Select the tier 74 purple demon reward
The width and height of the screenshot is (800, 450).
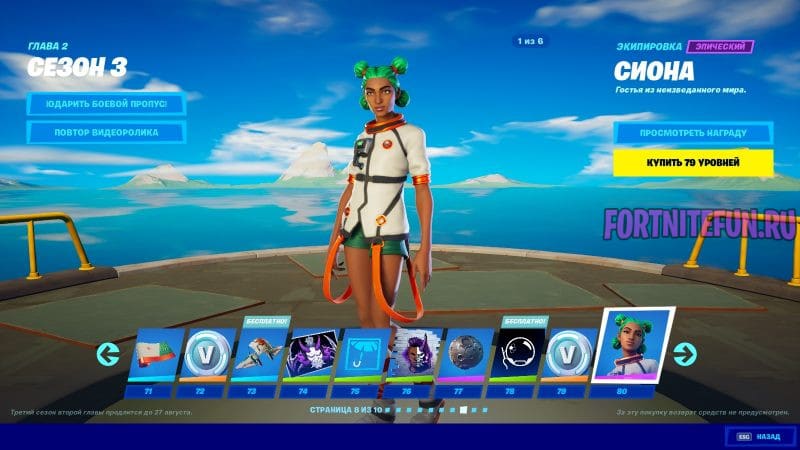(312, 354)
